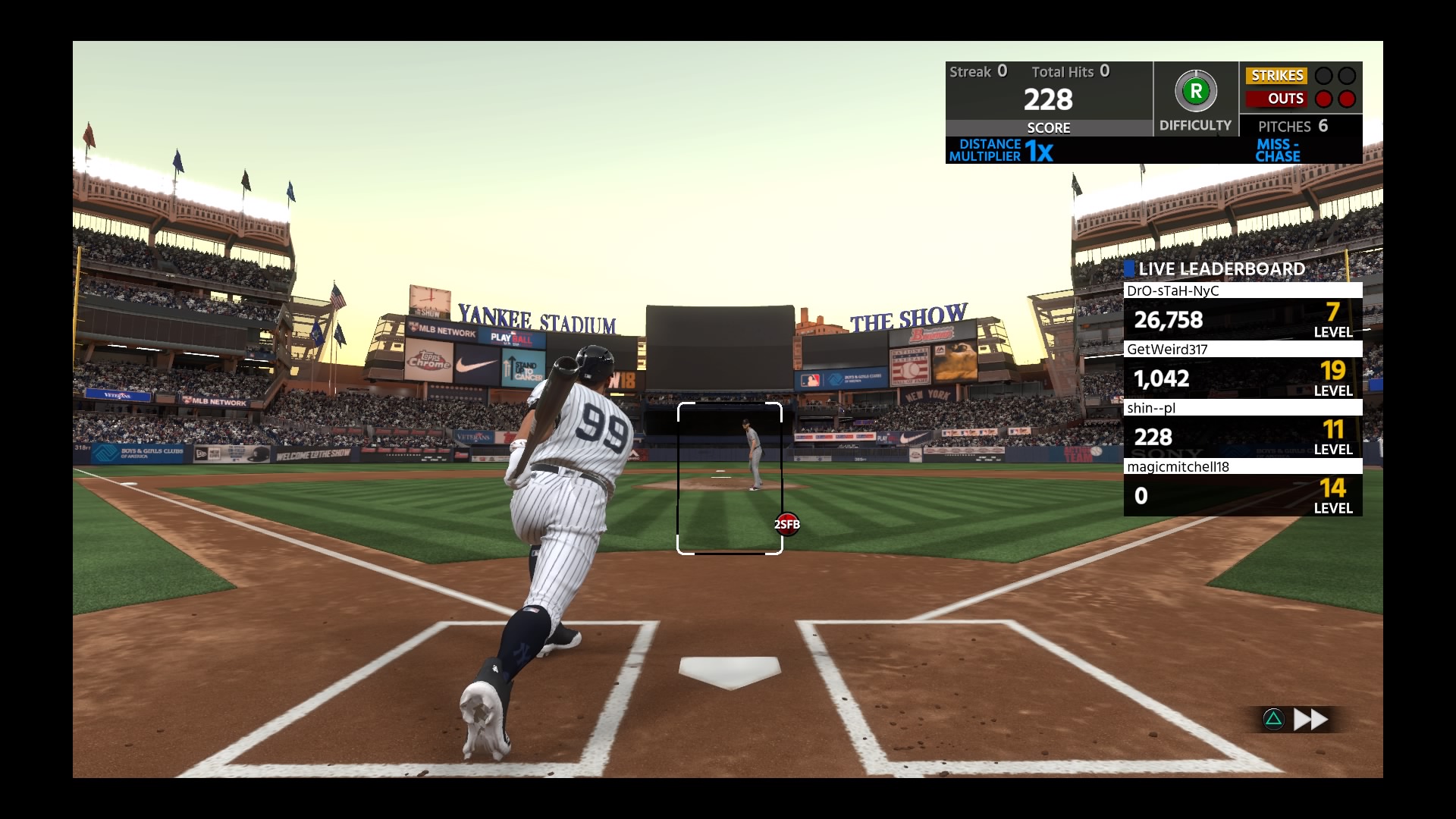Skip ahead with the fast-forward arrows

(x=1310, y=719)
